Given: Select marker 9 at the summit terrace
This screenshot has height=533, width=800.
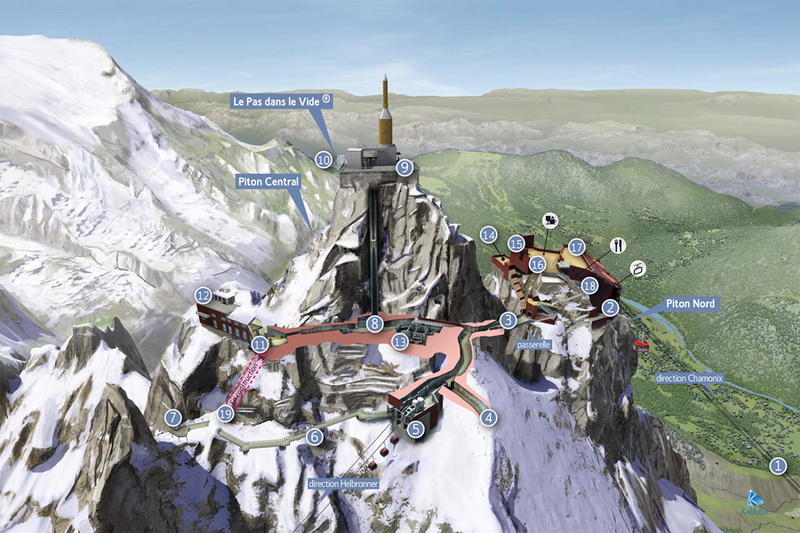Looking at the screenshot, I should pyautogui.click(x=404, y=168).
